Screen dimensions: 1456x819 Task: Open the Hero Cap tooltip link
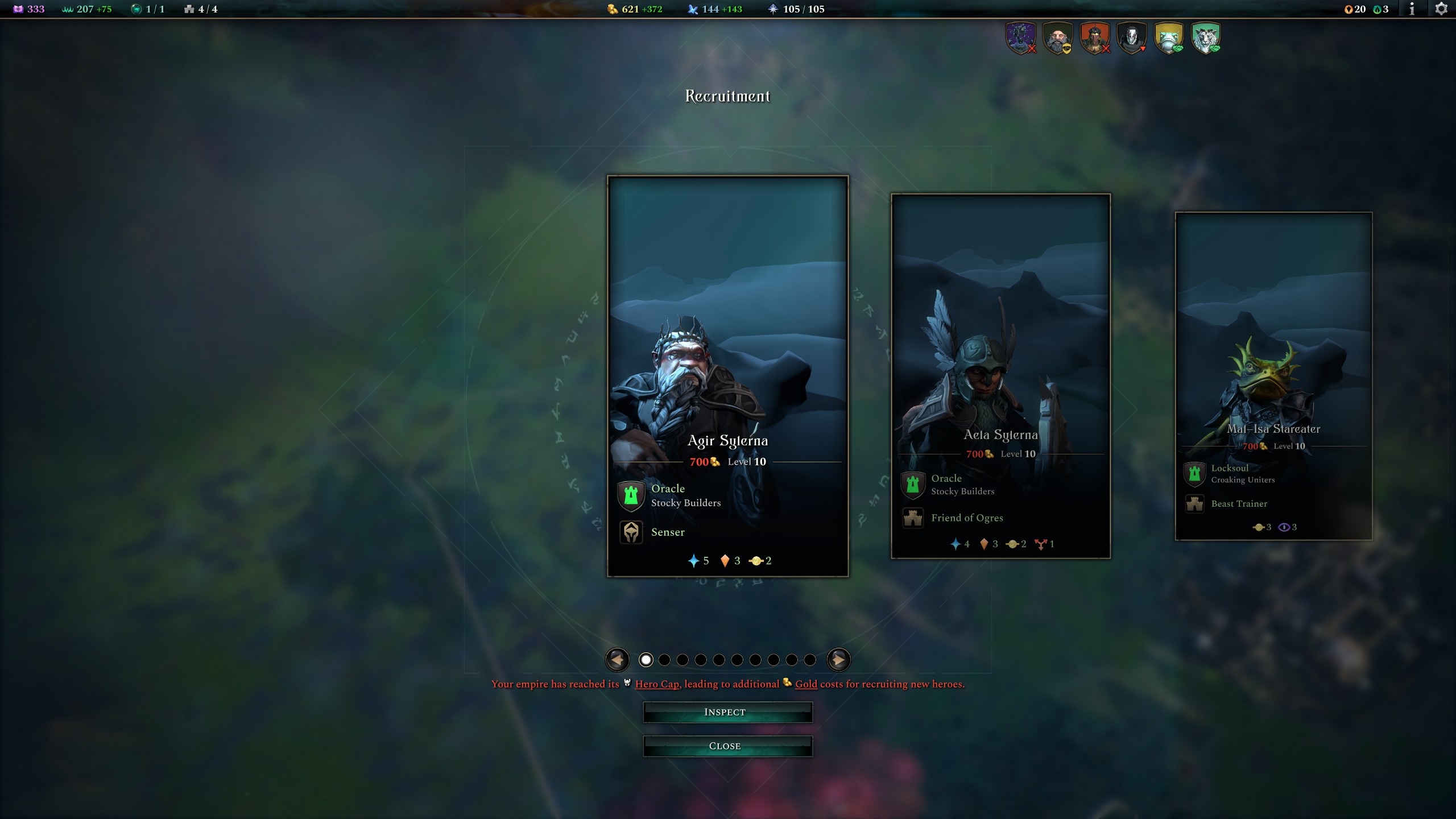(657, 684)
